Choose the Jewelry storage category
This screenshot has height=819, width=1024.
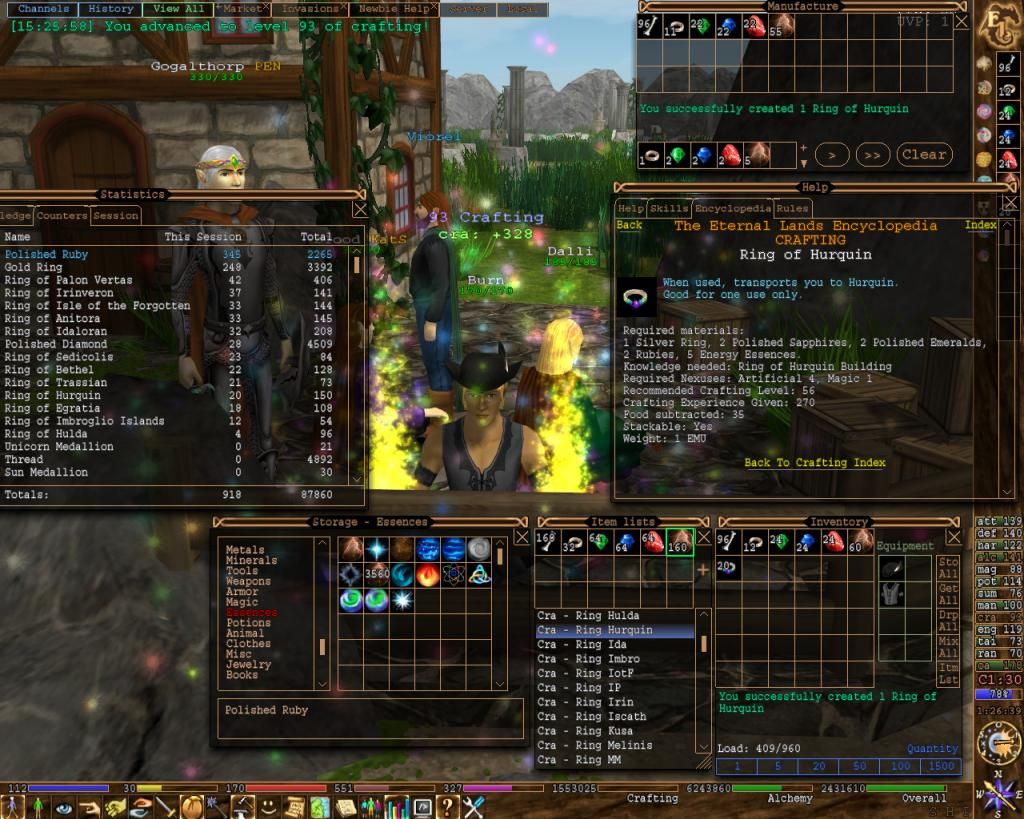(x=248, y=664)
